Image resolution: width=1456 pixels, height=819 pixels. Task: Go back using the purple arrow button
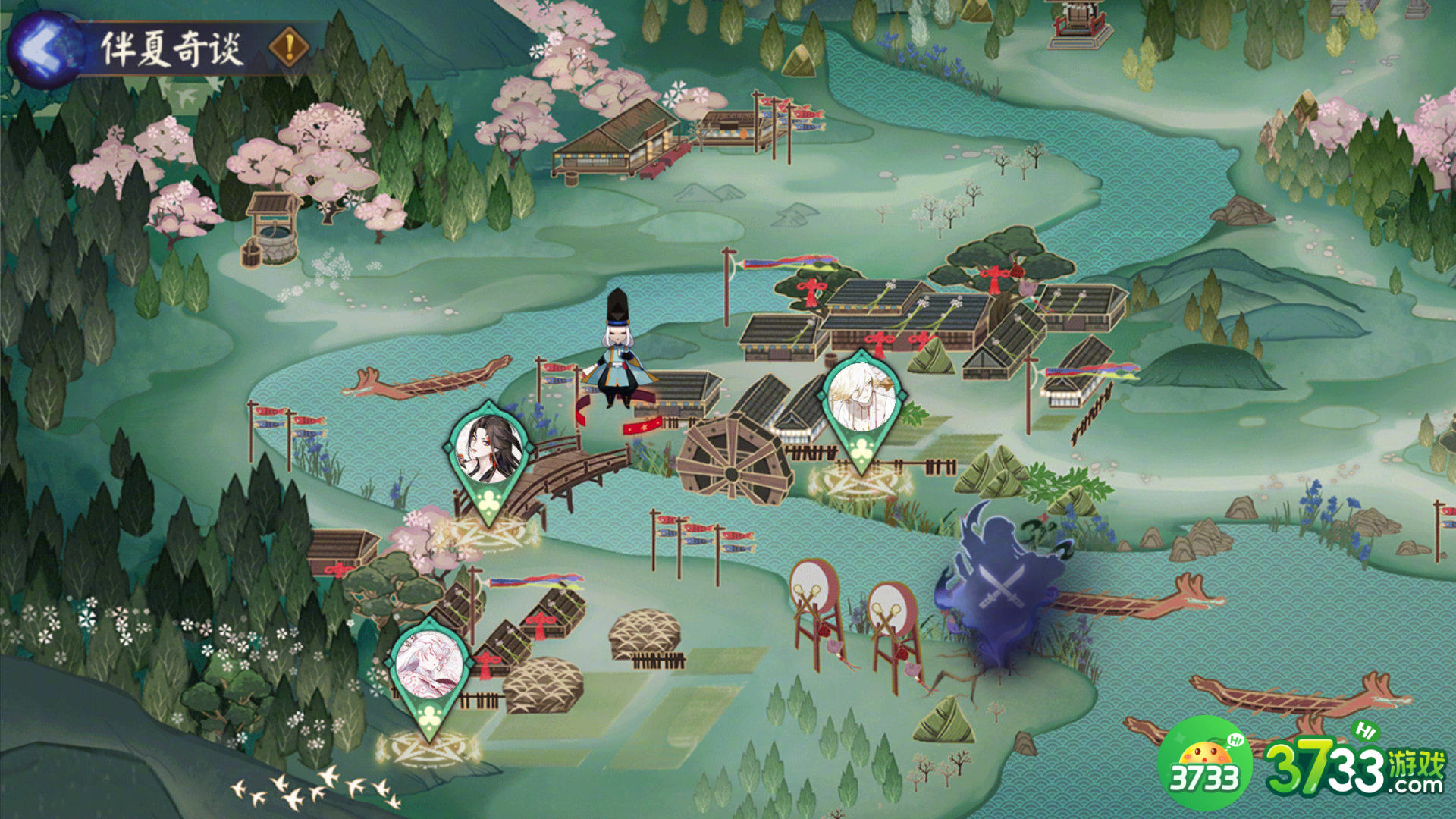click(x=44, y=49)
